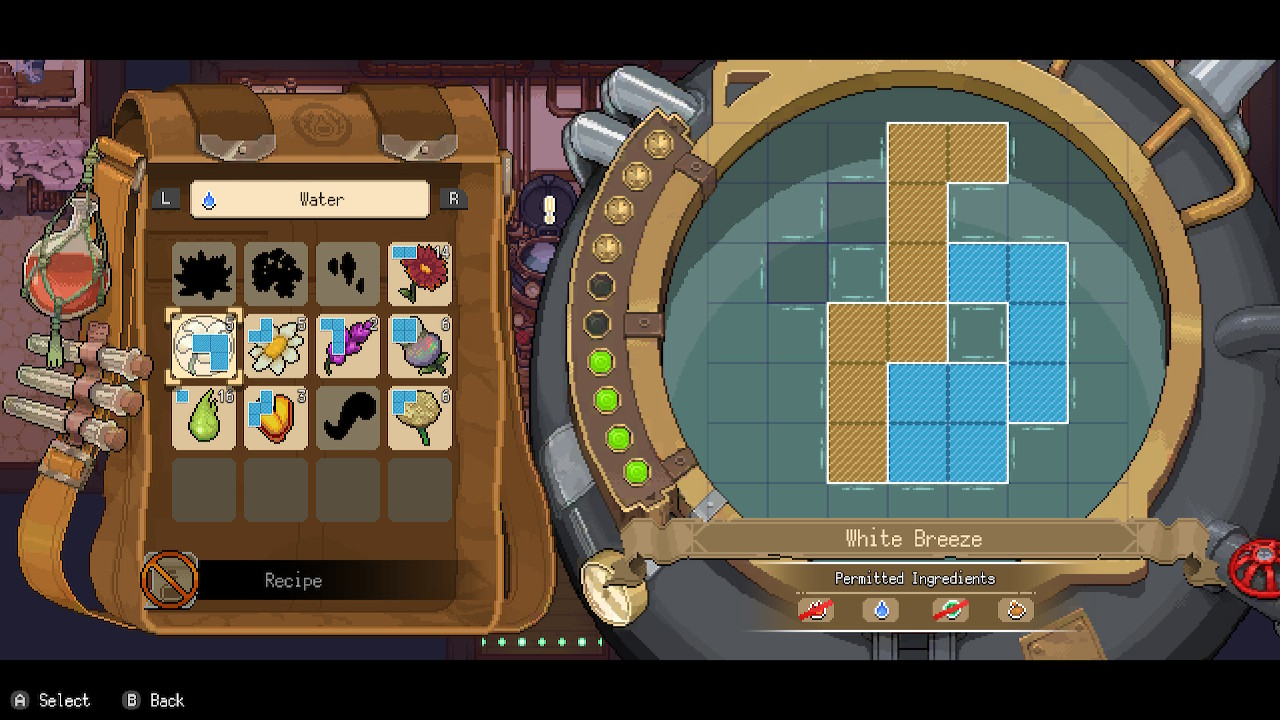Pick the orange-yellow petal ingredient
The image size is (1280, 720).
(276, 418)
